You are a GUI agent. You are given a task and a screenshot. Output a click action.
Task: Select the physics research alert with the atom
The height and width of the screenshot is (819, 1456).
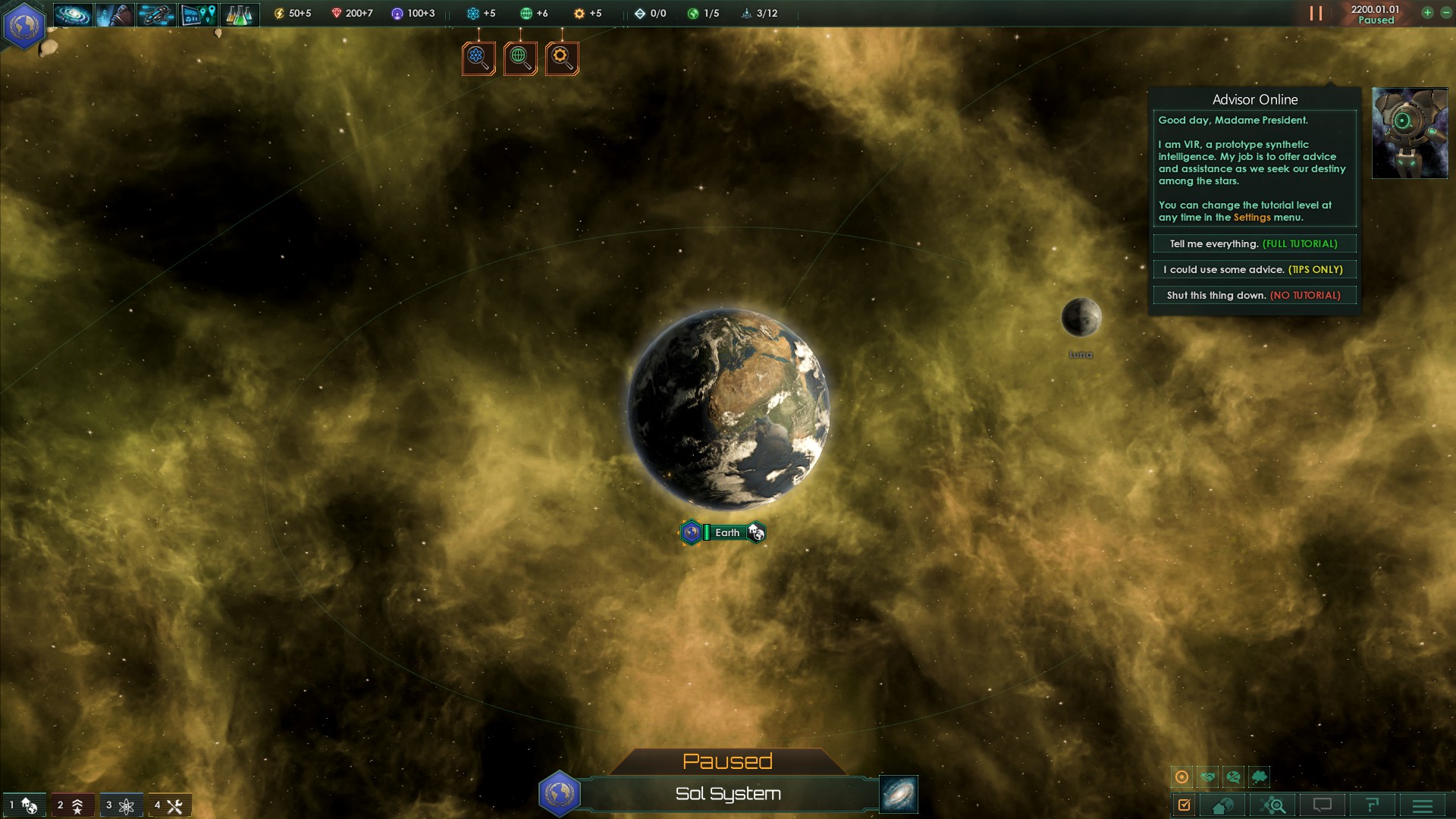479,58
